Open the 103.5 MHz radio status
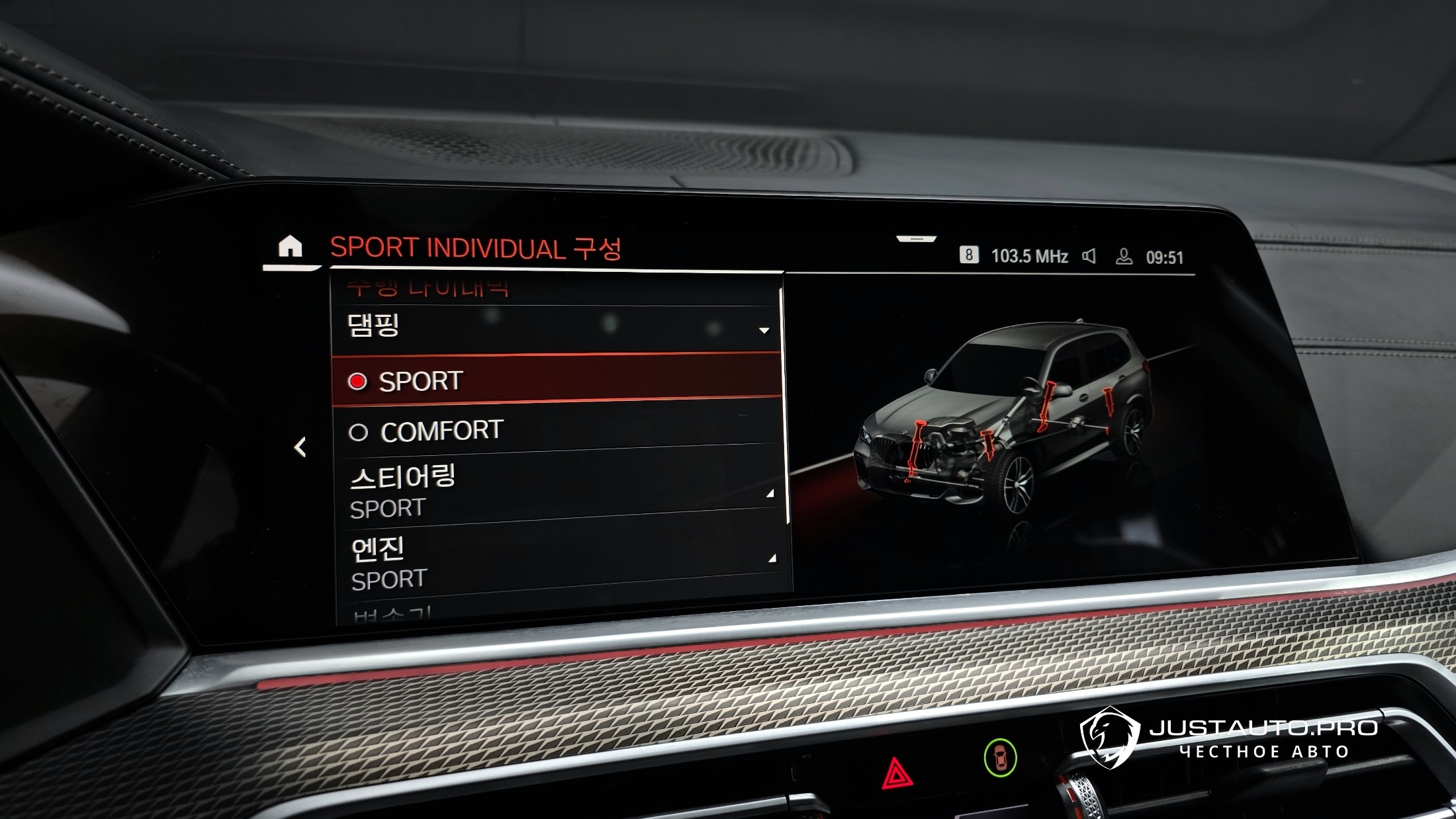This screenshot has width=1456, height=819. tap(1028, 256)
